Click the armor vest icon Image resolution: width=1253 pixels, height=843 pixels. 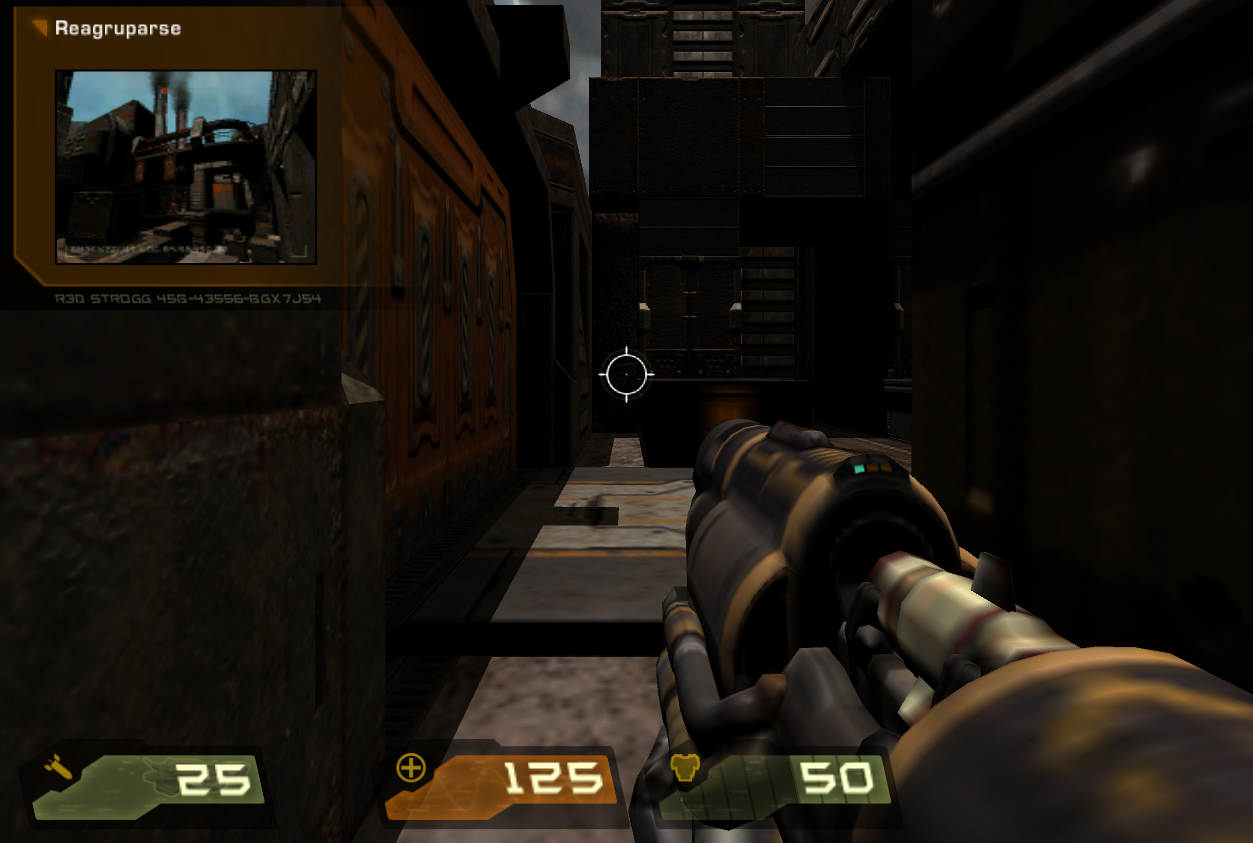pos(684,768)
